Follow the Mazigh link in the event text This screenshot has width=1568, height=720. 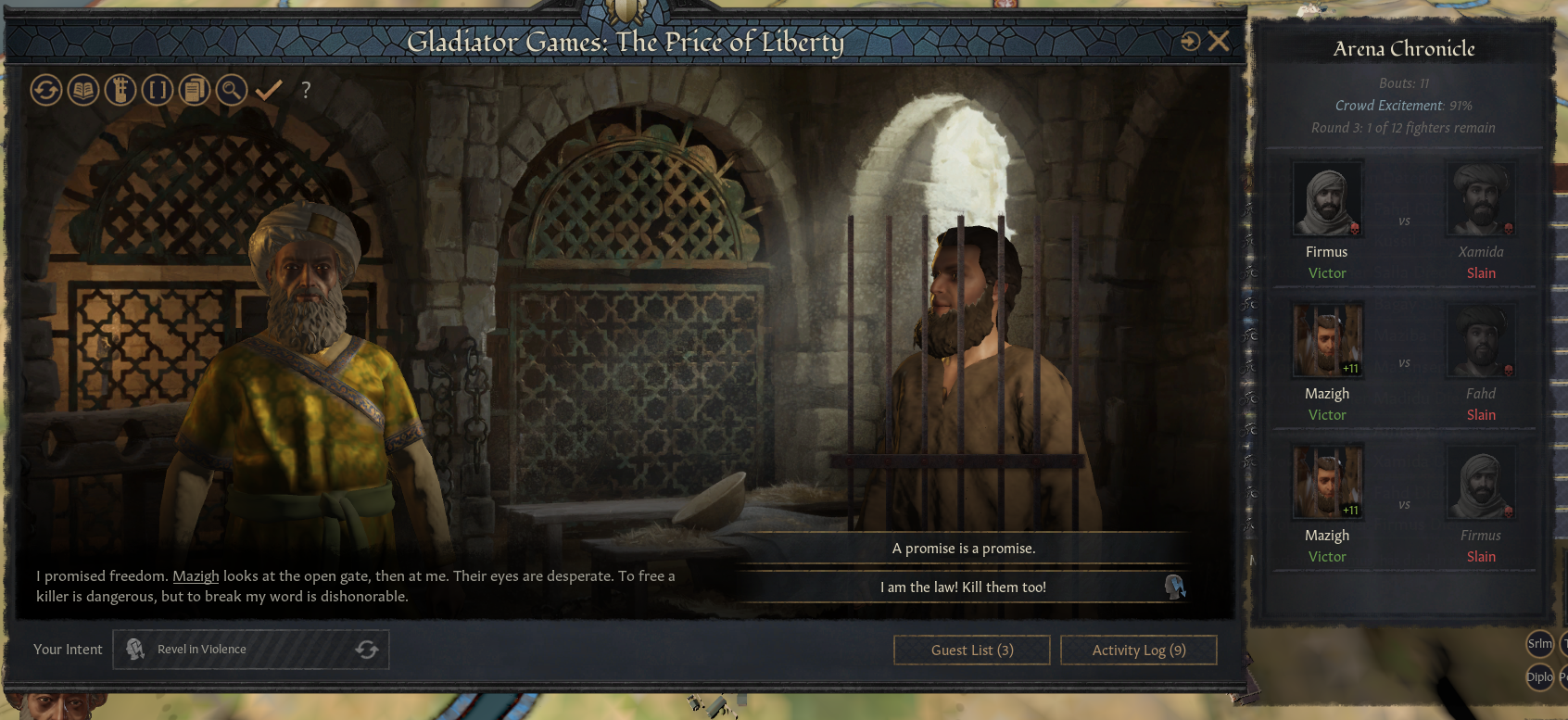(196, 576)
